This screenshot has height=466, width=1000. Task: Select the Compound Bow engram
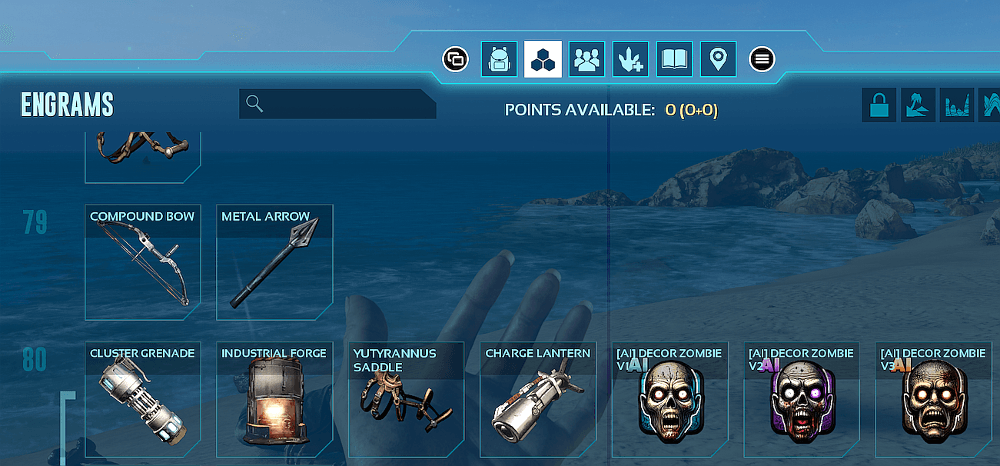pyautogui.click(x=143, y=262)
